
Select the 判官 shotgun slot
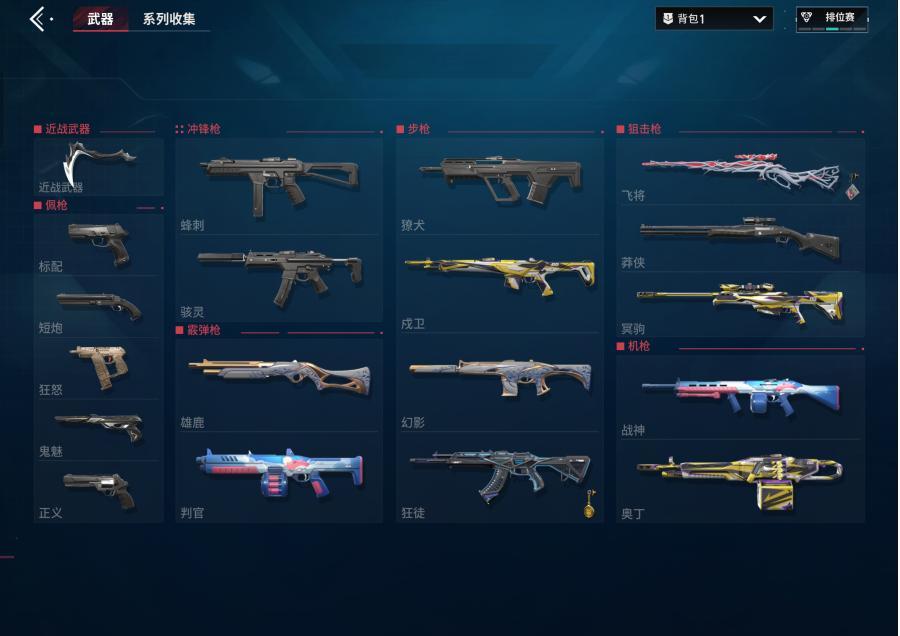click(x=279, y=477)
